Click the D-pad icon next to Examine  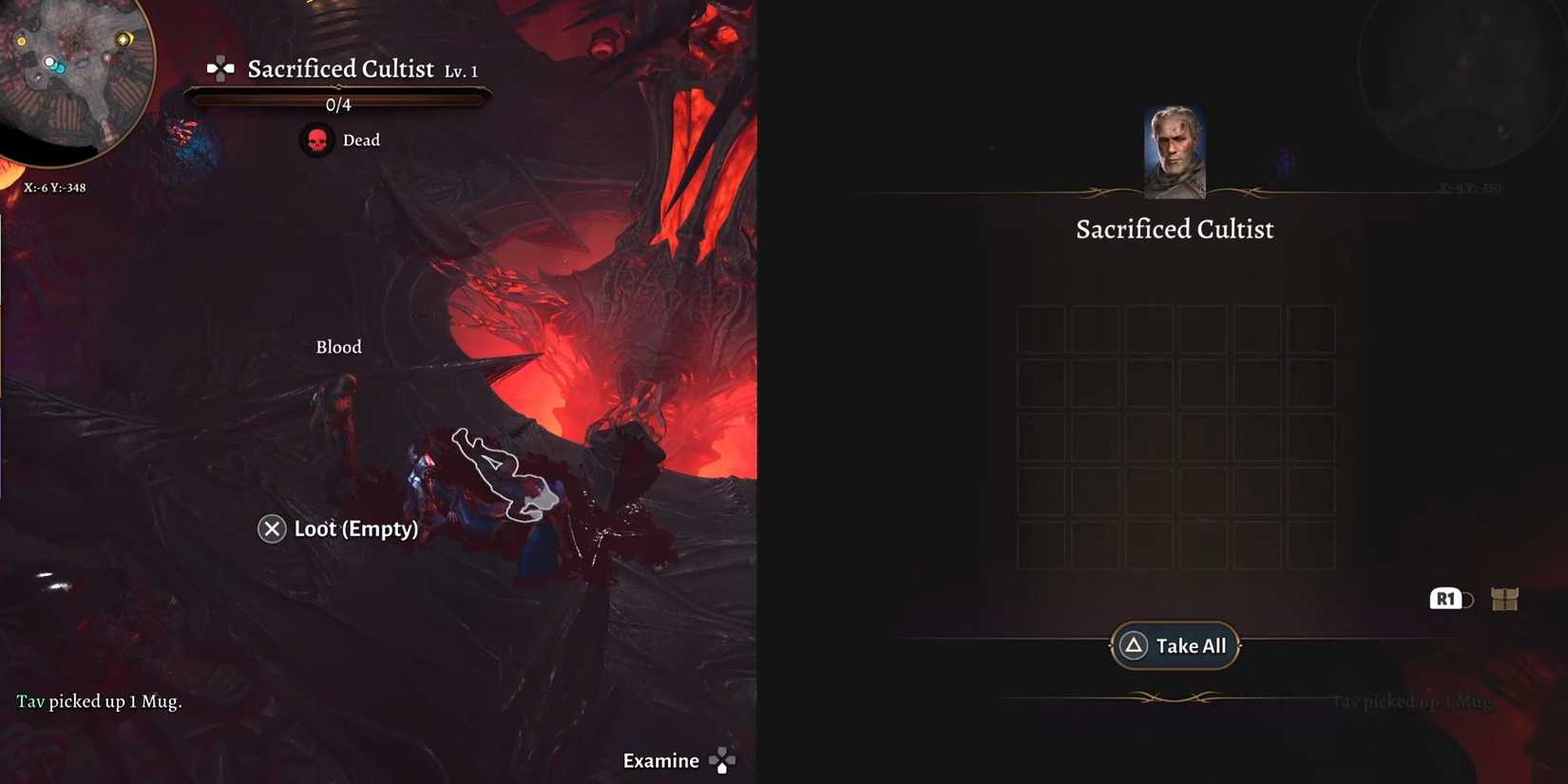pyautogui.click(x=721, y=759)
